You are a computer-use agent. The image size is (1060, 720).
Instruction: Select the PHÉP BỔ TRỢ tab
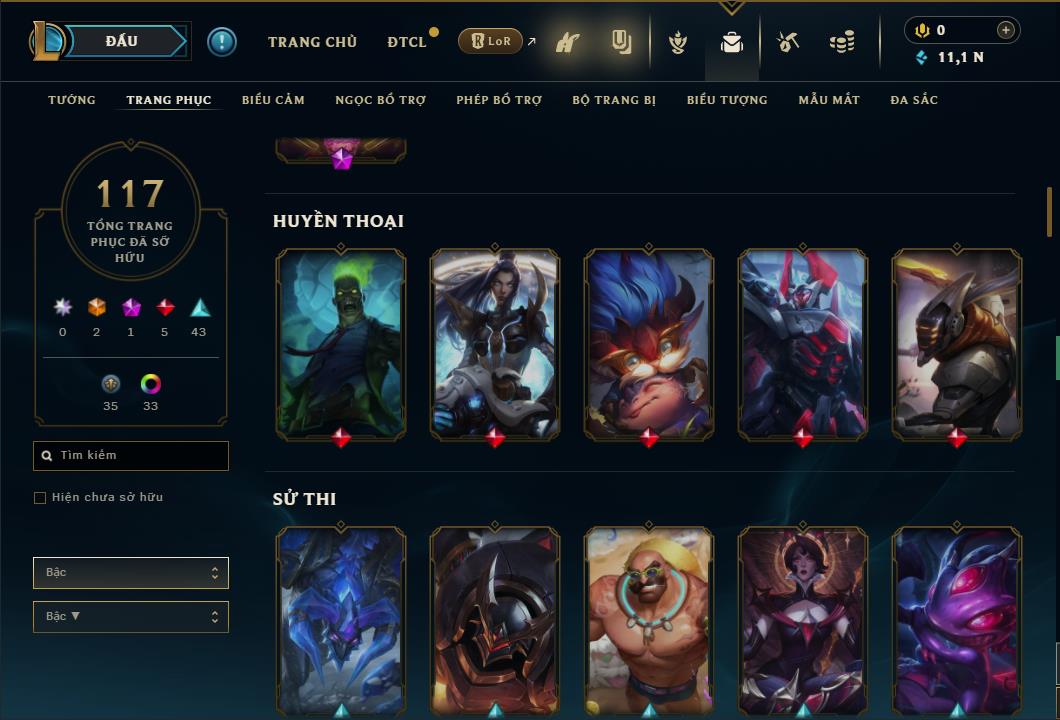(x=499, y=100)
